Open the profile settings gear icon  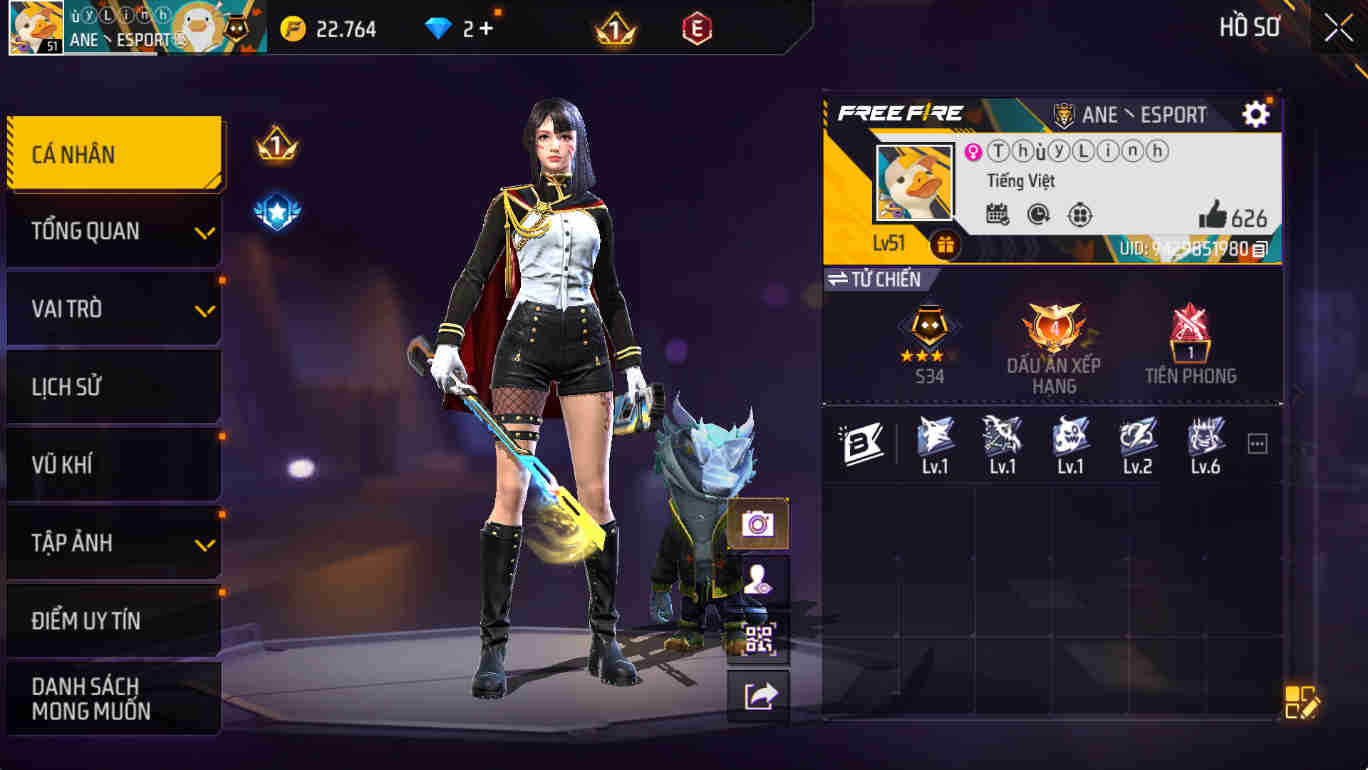pyautogui.click(x=1257, y=114)
